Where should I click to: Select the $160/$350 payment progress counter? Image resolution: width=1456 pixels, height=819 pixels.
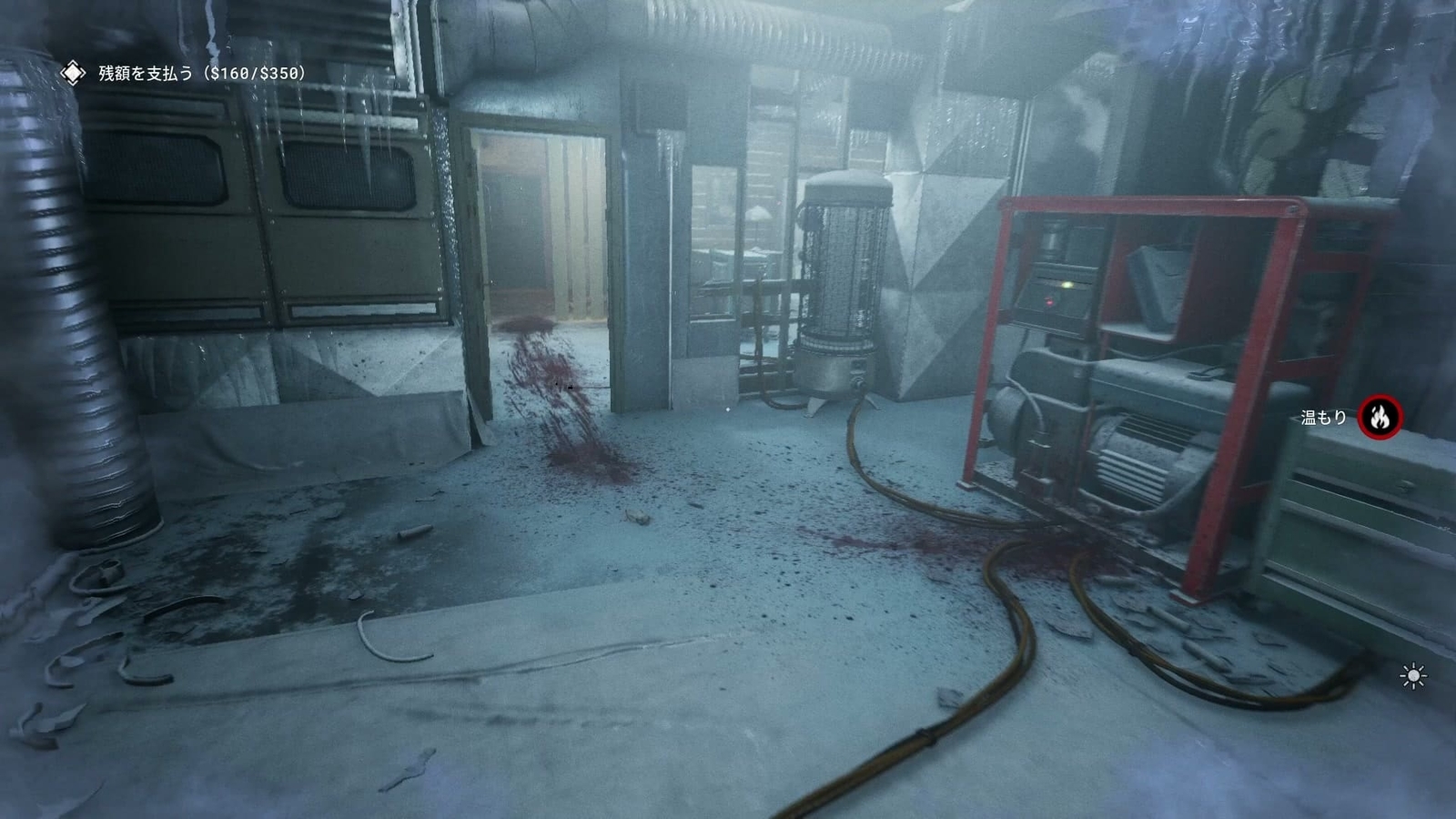coord(251,71)
